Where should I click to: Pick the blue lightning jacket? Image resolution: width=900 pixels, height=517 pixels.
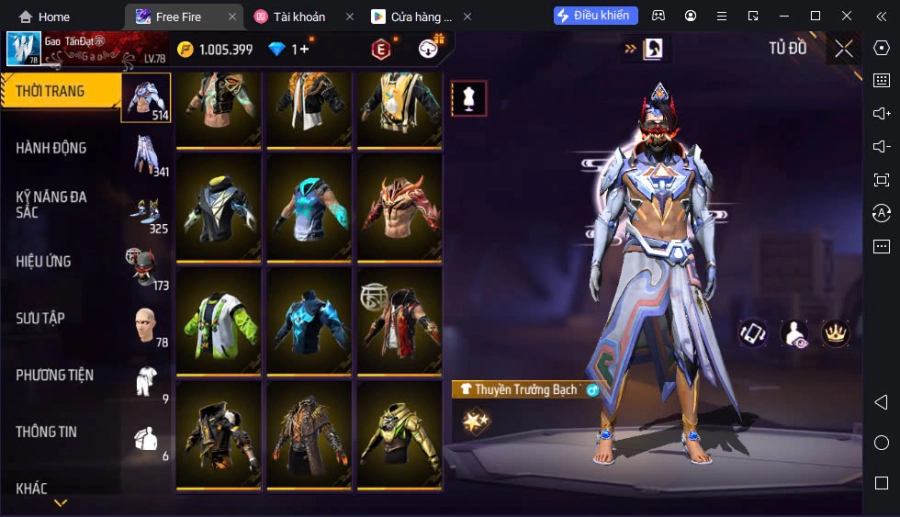point(310,320)
